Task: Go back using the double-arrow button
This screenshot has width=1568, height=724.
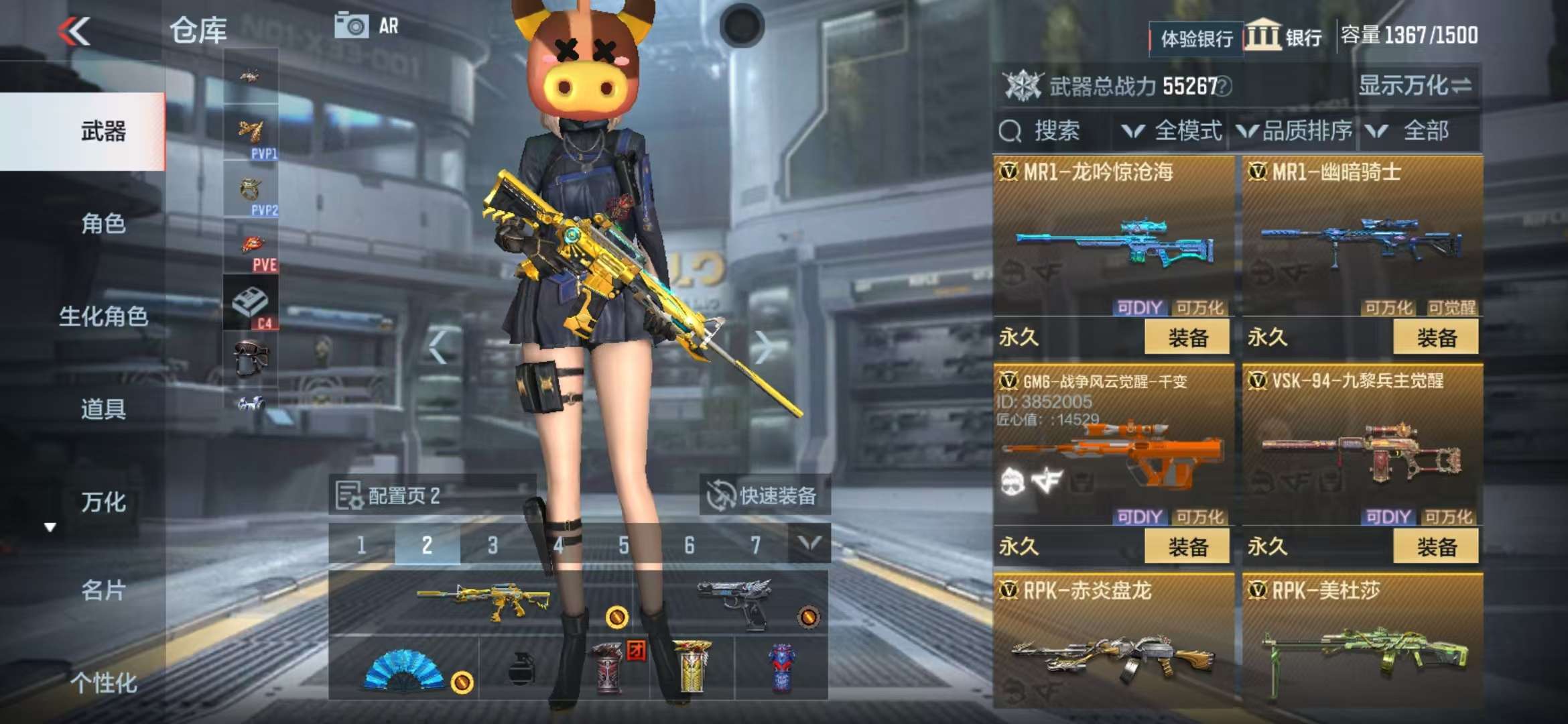Action: click(x=74, y=31)
